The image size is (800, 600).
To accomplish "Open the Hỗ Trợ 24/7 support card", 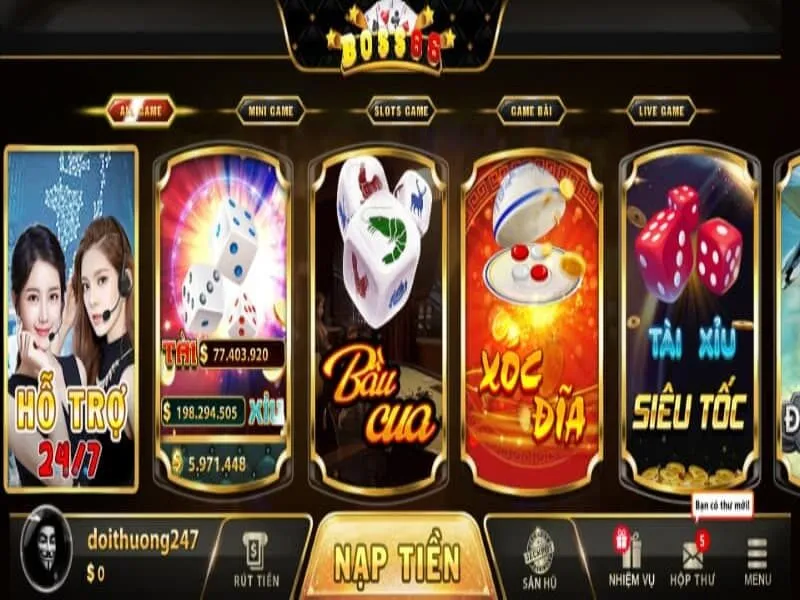I will [x=71, y=320].
